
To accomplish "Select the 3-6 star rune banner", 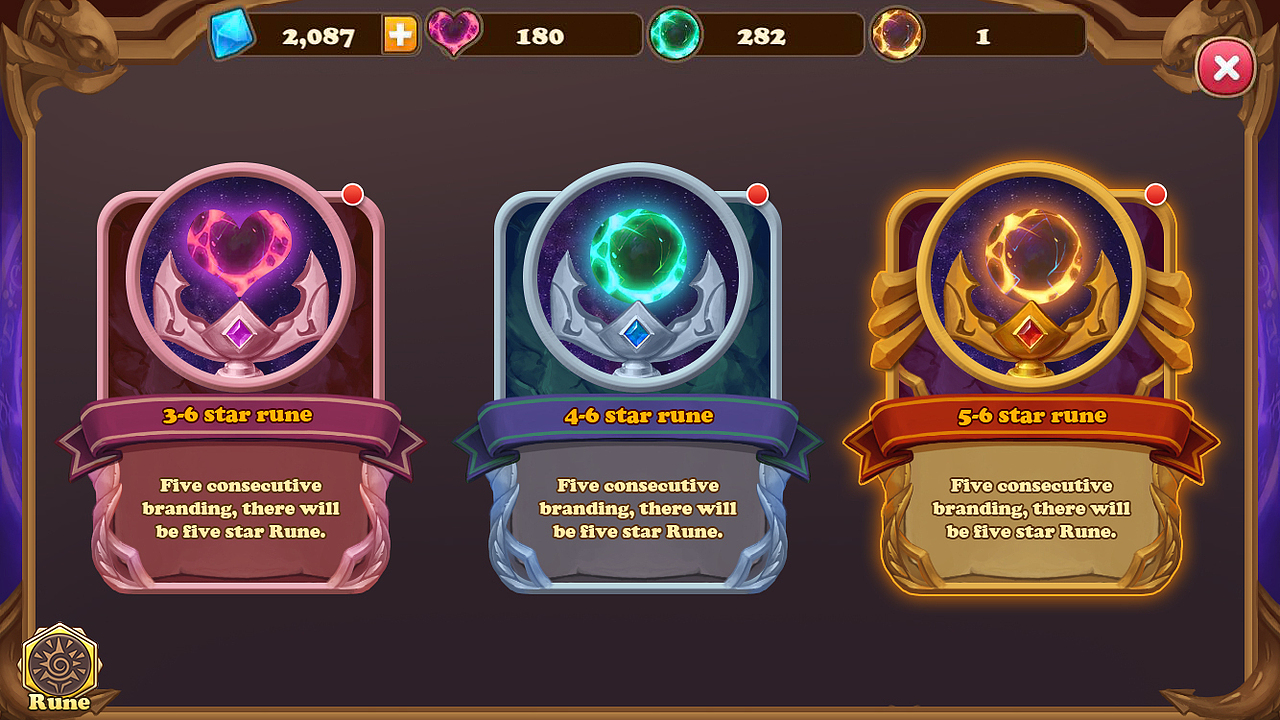I will tap(240, 415).
